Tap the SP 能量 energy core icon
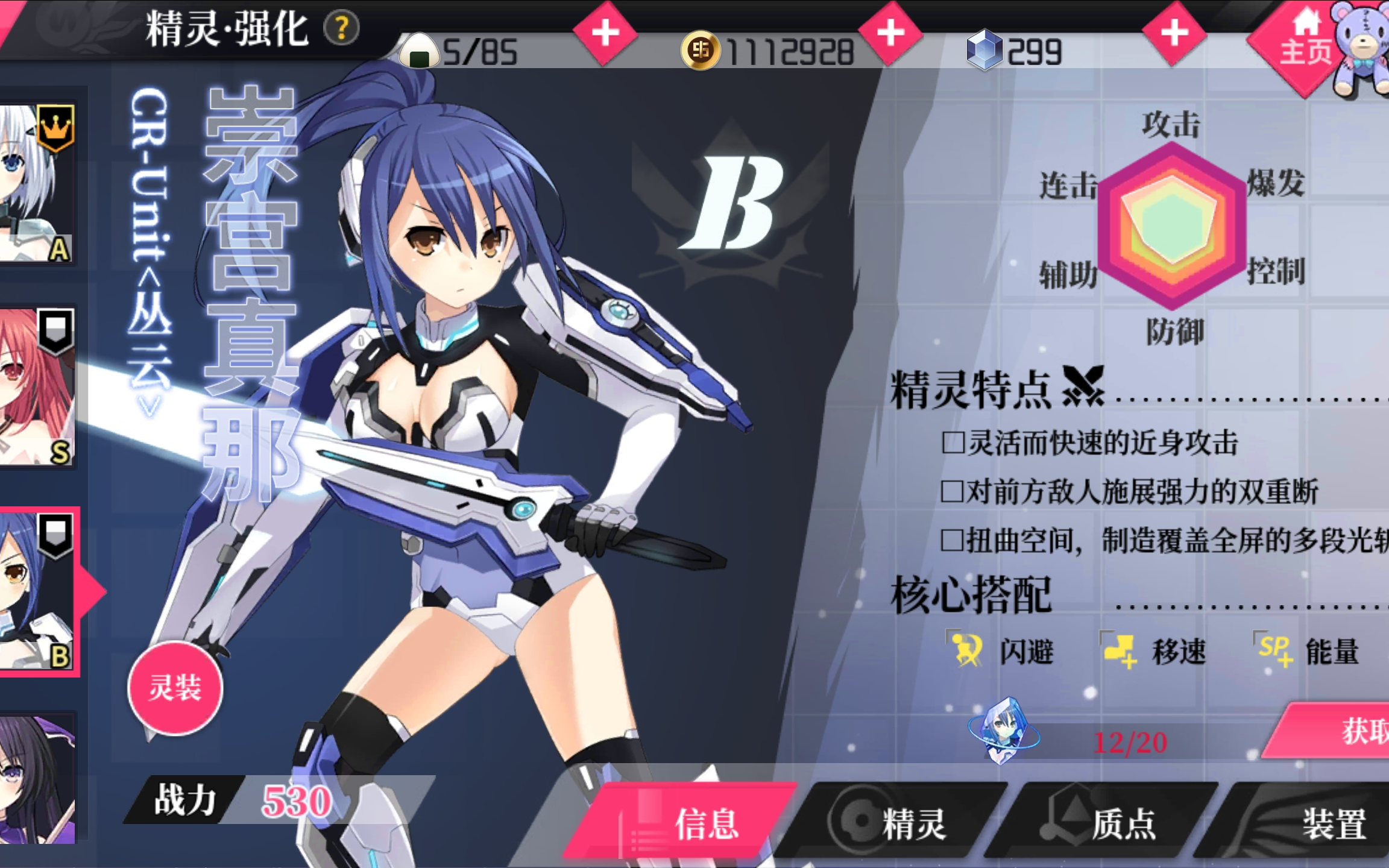1389x868 pixels. 1274,651
